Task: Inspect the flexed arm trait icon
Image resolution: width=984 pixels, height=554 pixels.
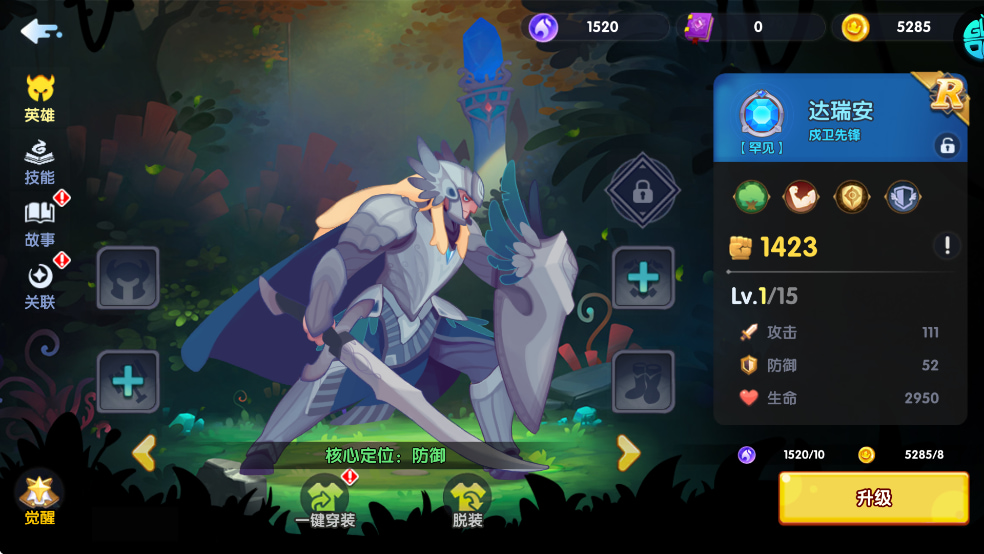Action: coord(800,196)
